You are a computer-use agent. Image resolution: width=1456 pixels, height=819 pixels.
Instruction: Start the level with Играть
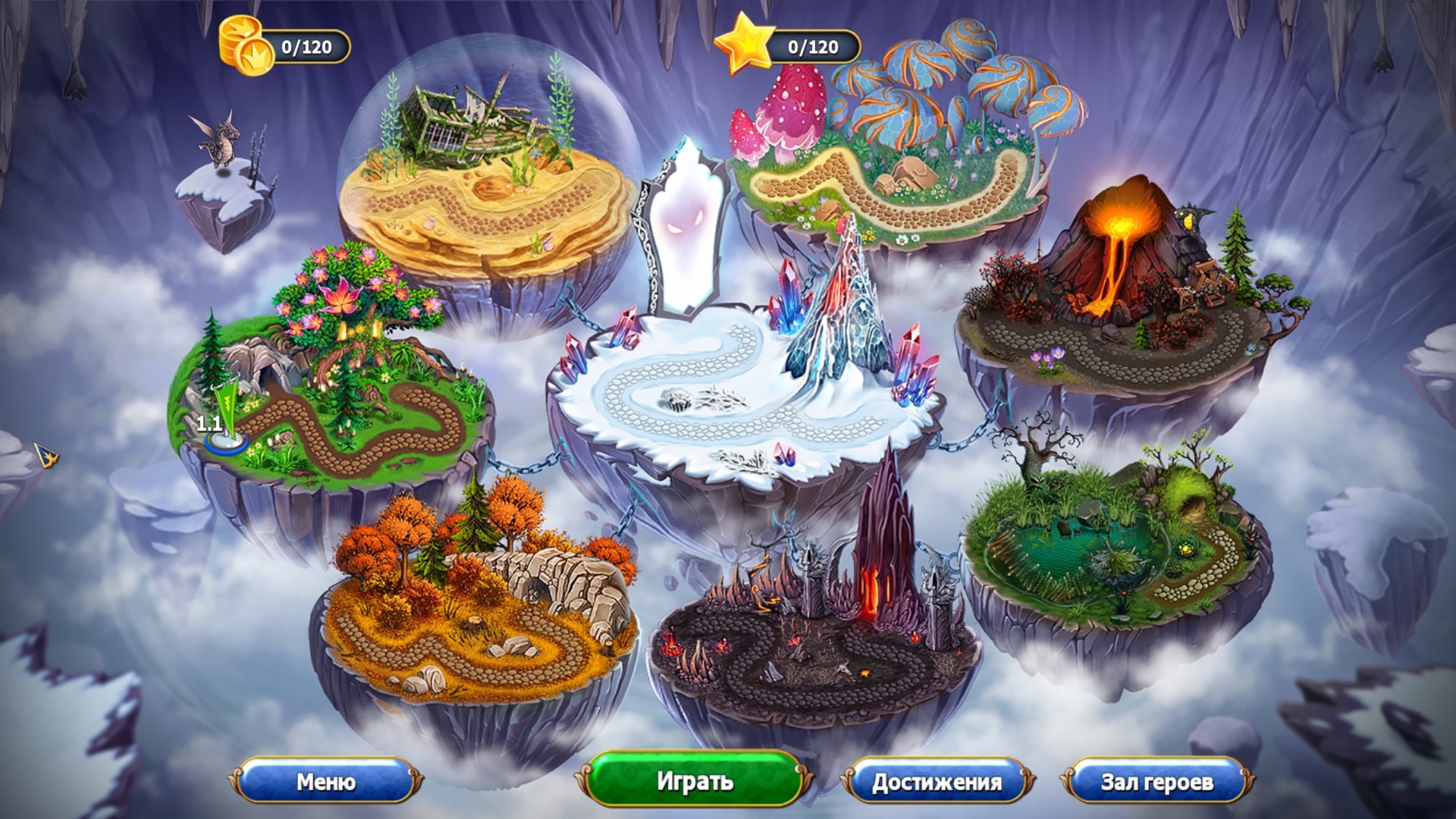[x=695, y=781]
